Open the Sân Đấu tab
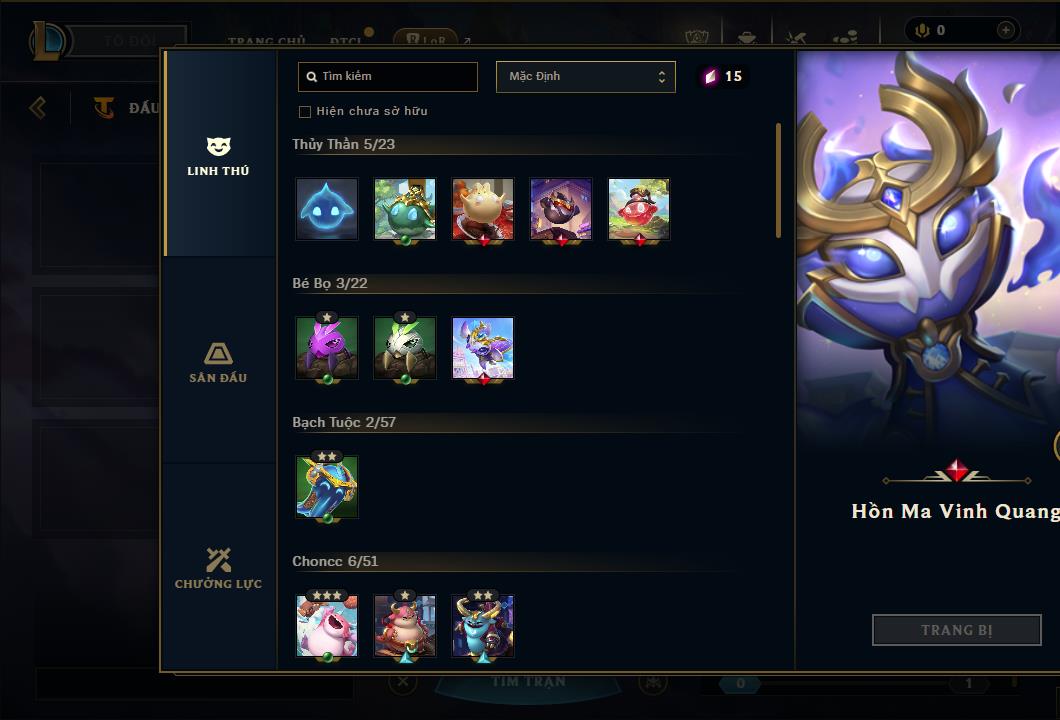The height and width of the screenshot is (720, 1060). coord(218,362)
